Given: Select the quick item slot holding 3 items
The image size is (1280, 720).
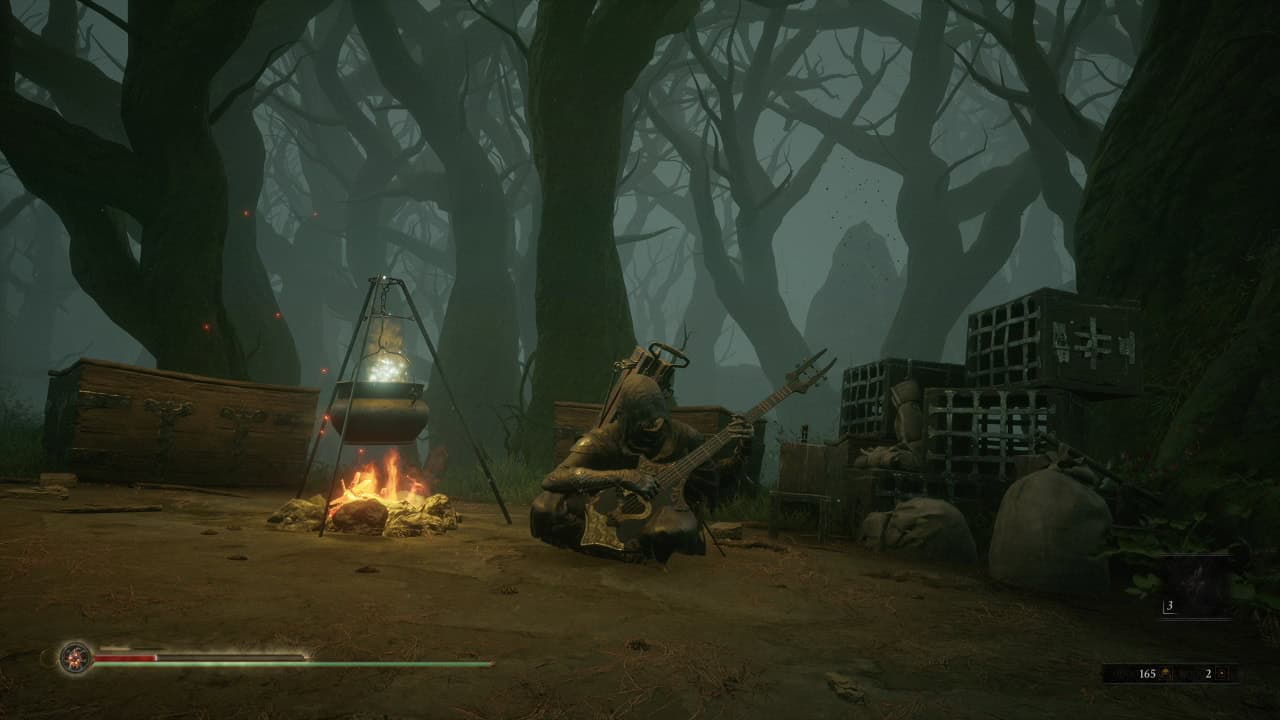Looking at the screenshot, I should coord(1197,586).
